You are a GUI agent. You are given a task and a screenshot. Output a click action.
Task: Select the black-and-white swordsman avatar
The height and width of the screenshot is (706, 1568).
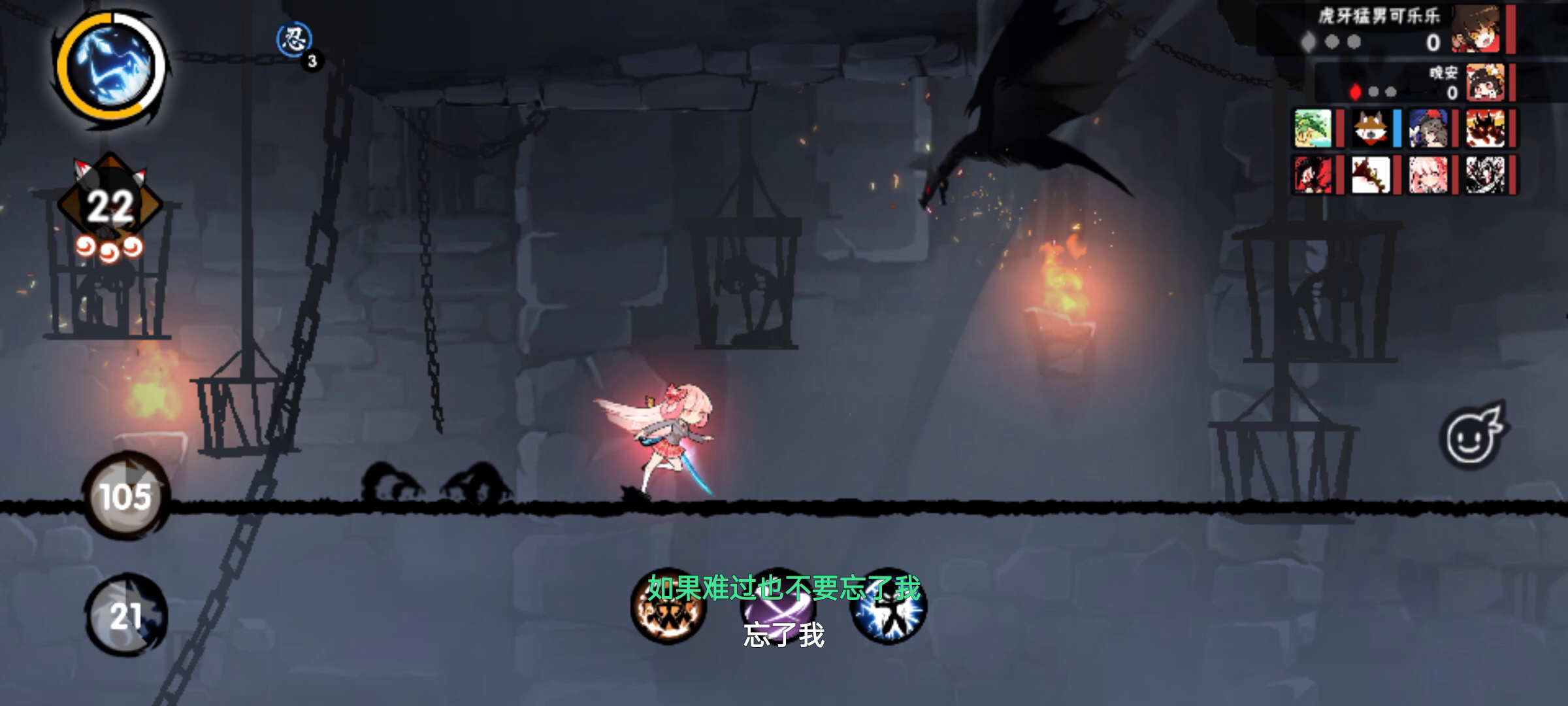[1485, 175]
